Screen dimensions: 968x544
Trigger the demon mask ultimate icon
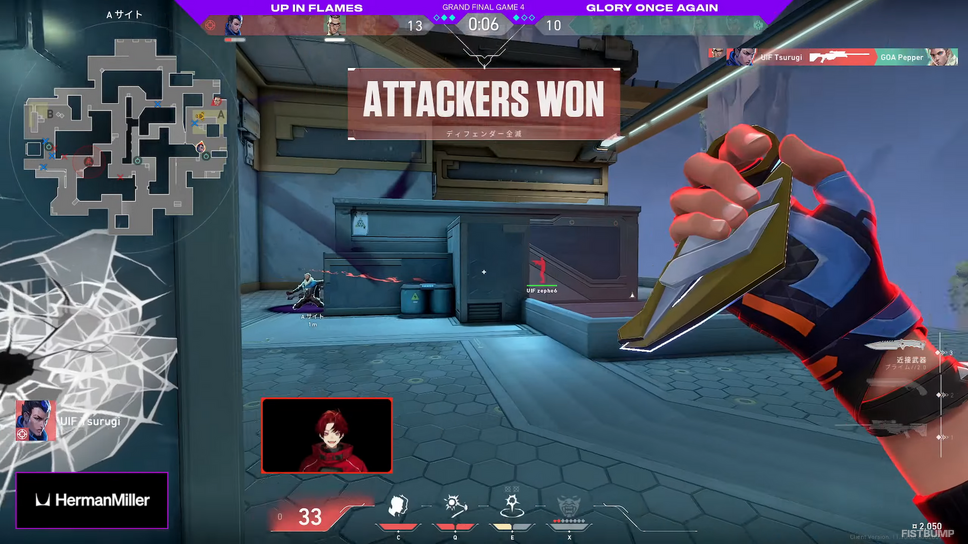tap(569, 507)
